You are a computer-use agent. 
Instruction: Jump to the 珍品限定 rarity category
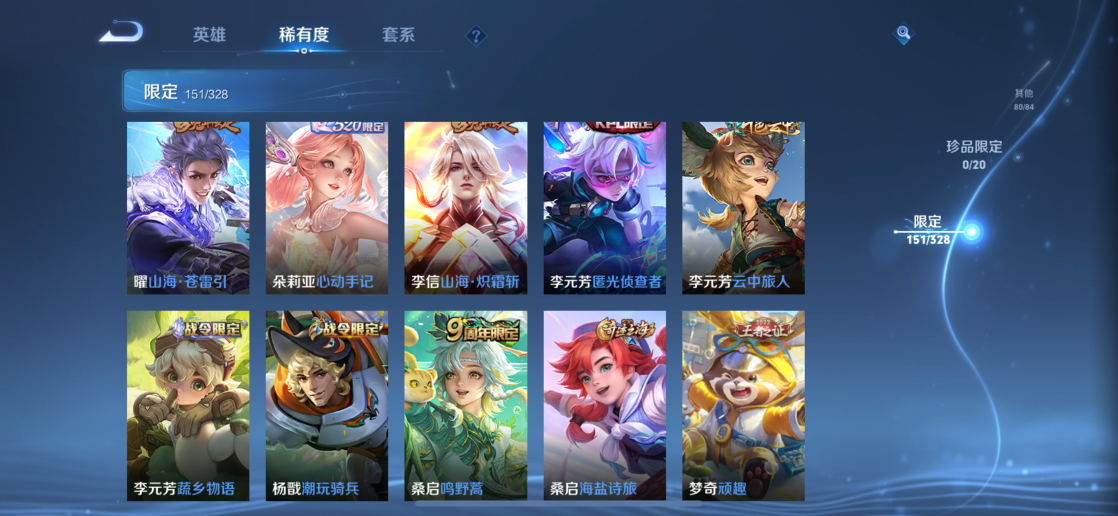click(x=974, y=154)
